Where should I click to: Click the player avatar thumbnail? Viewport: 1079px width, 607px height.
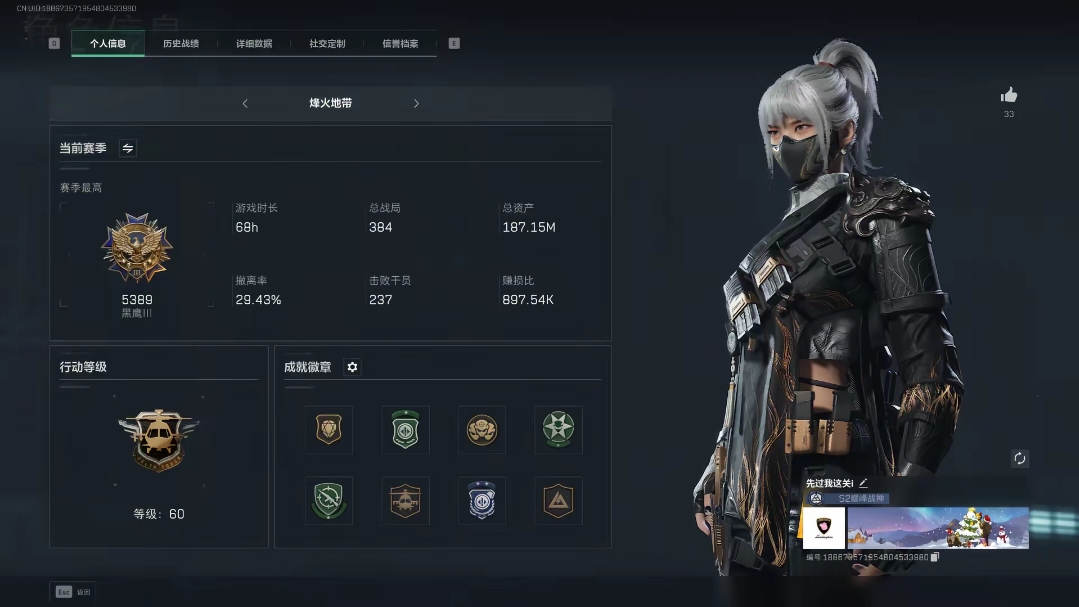coord(824,528)
